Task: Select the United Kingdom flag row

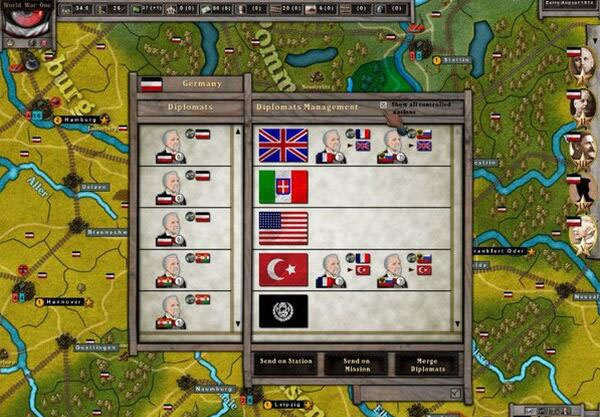Action: pyautogui.click(x=283, y=145)
